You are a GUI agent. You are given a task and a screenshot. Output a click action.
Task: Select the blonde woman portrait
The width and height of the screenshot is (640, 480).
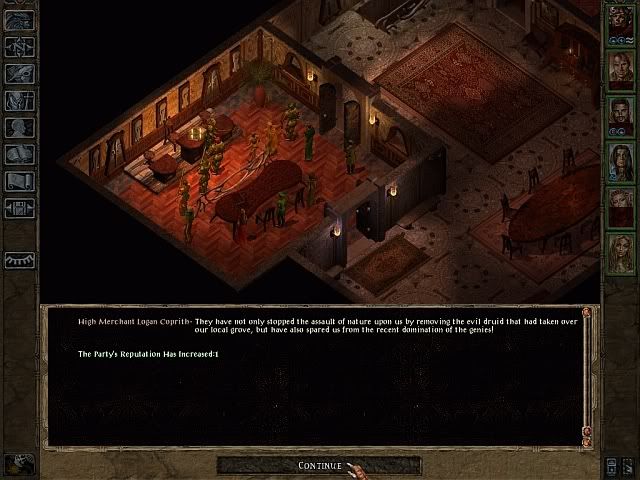click(620, 252)
